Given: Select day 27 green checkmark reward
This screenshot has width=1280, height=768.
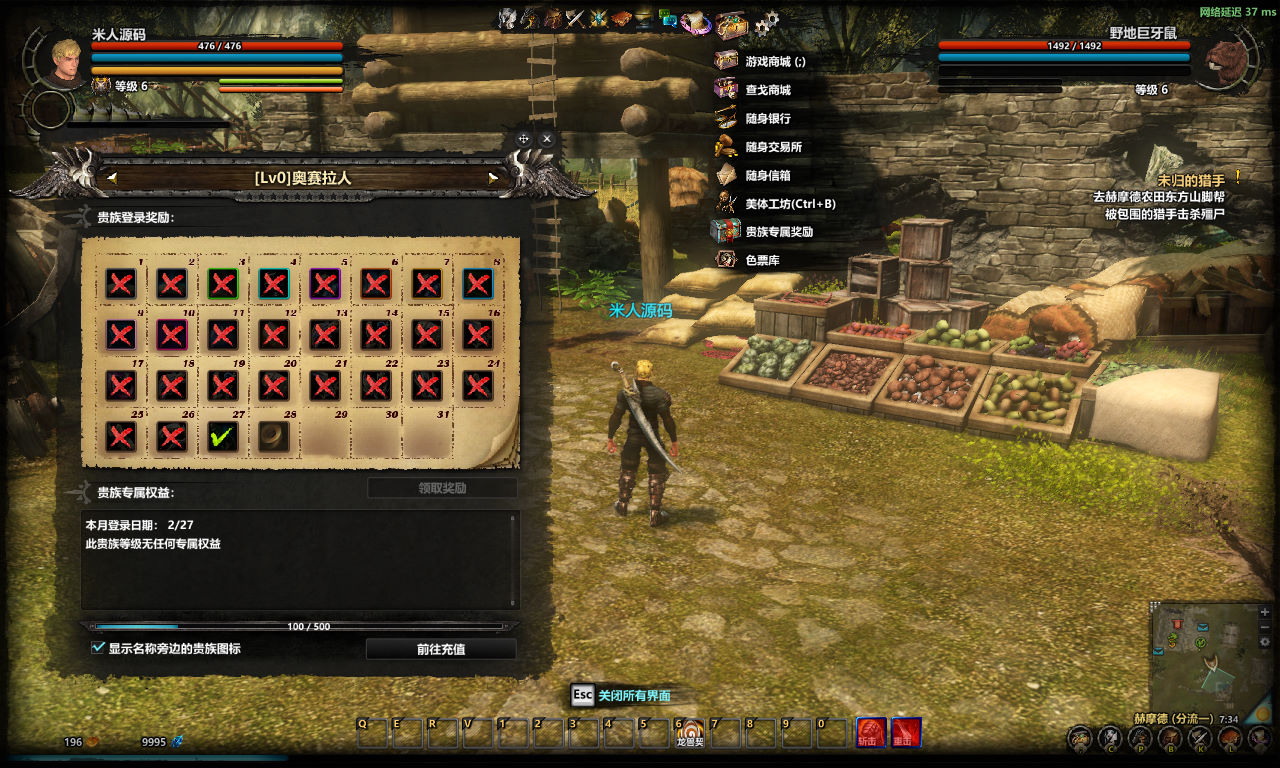Looking at the screenshot, I should [223, 436].
